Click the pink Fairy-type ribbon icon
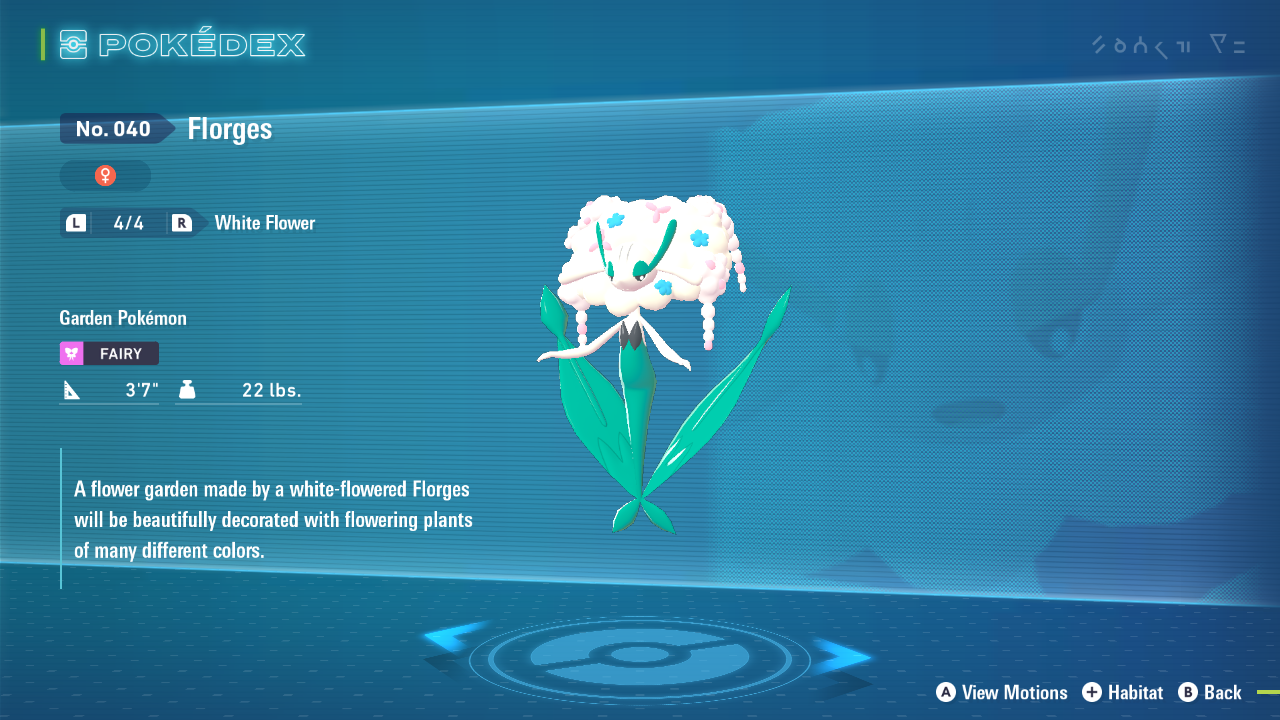The height and width of the screenshot is (720, 1280). [x=70, y=353]
